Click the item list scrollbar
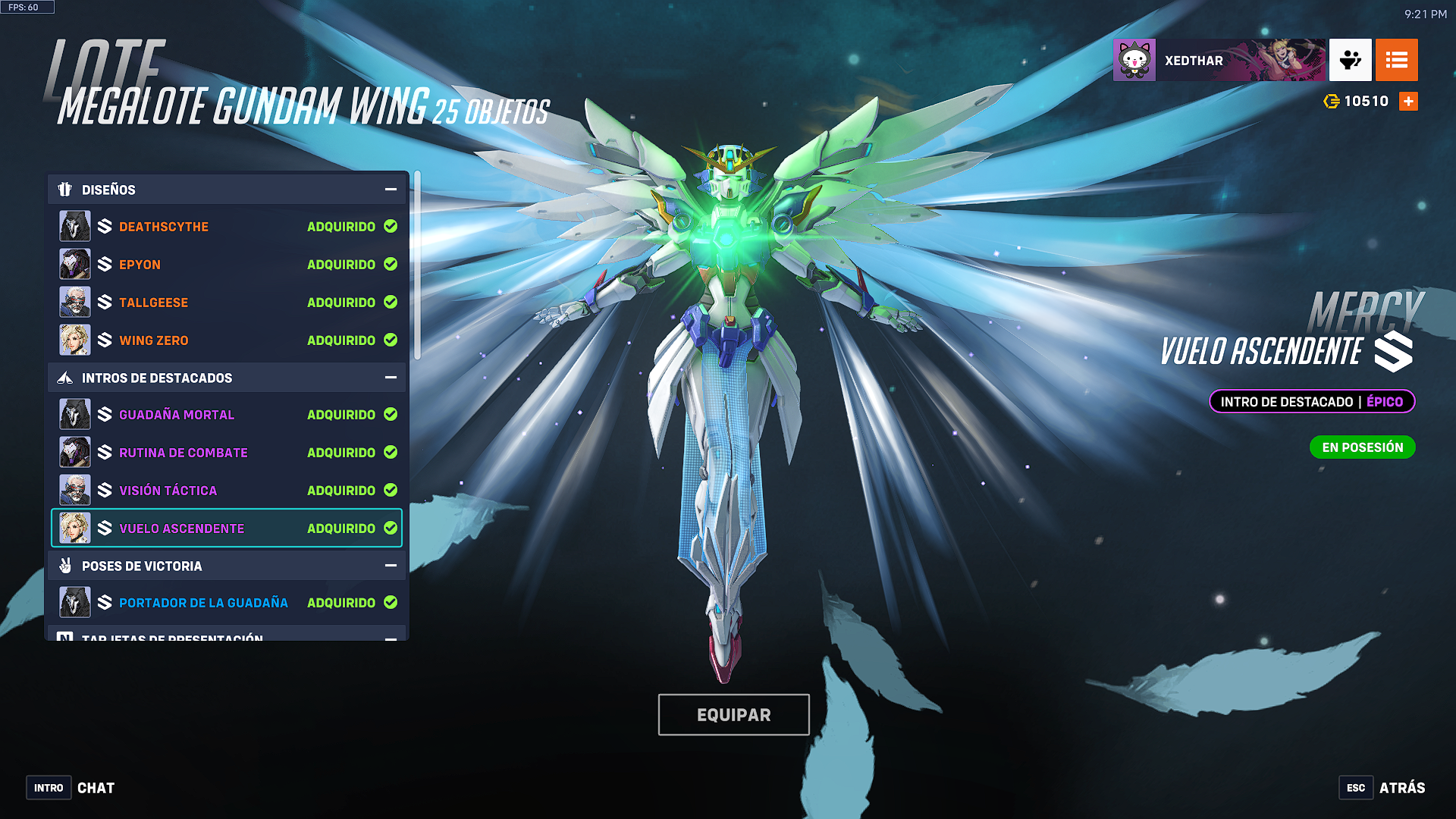Screen dimensions: 1456x819 click(417, 265)
